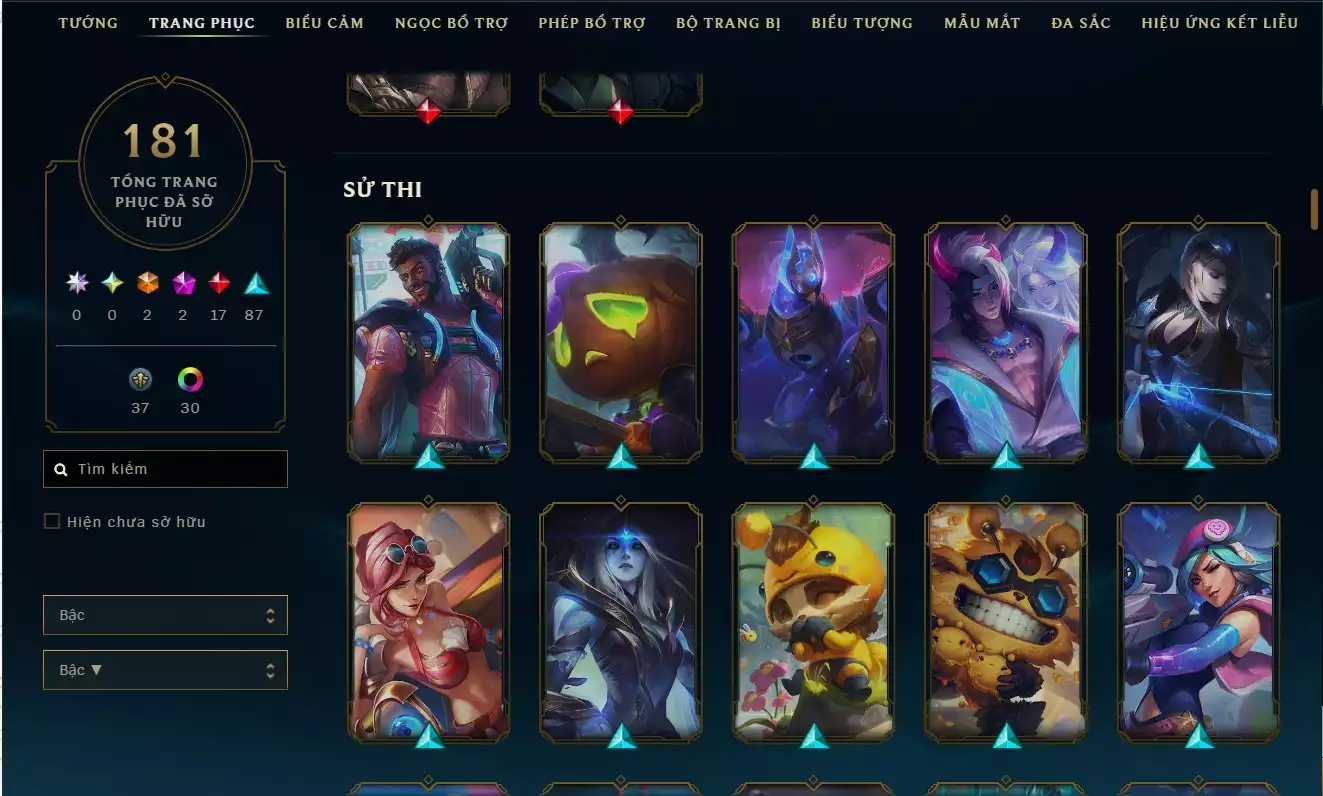Open the 'Bậc ▼' sort order dropdown

click(165, 670)
